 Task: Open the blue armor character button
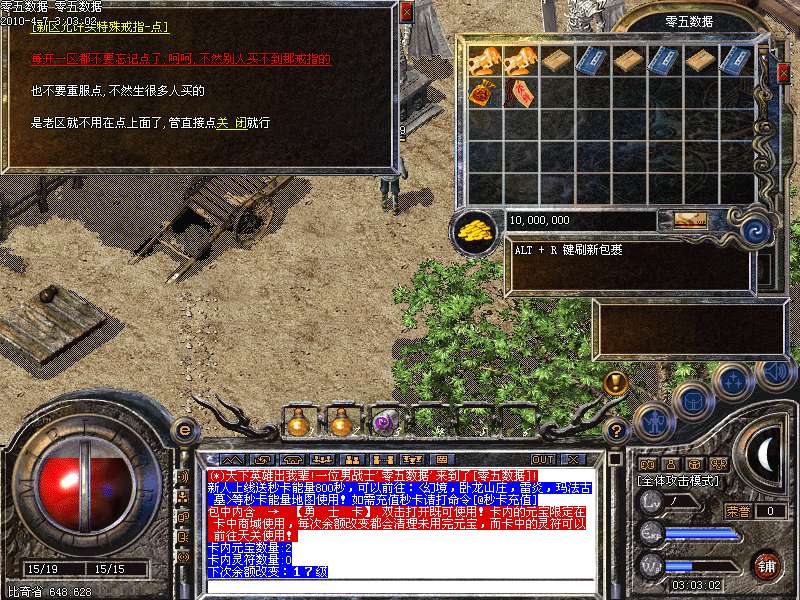(652, 423)
